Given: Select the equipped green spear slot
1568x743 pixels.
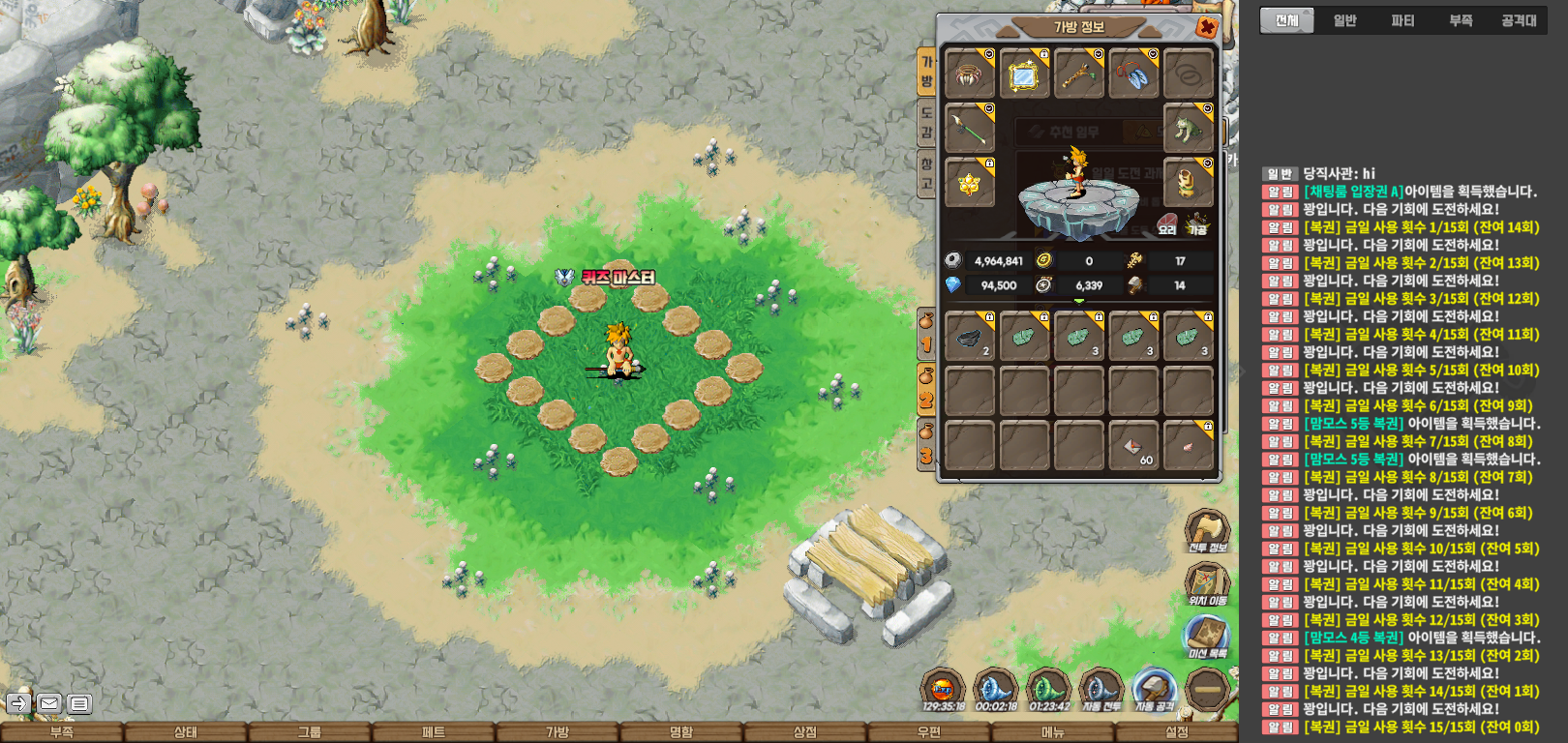Looking at the screenshot, I should (969, 128).
